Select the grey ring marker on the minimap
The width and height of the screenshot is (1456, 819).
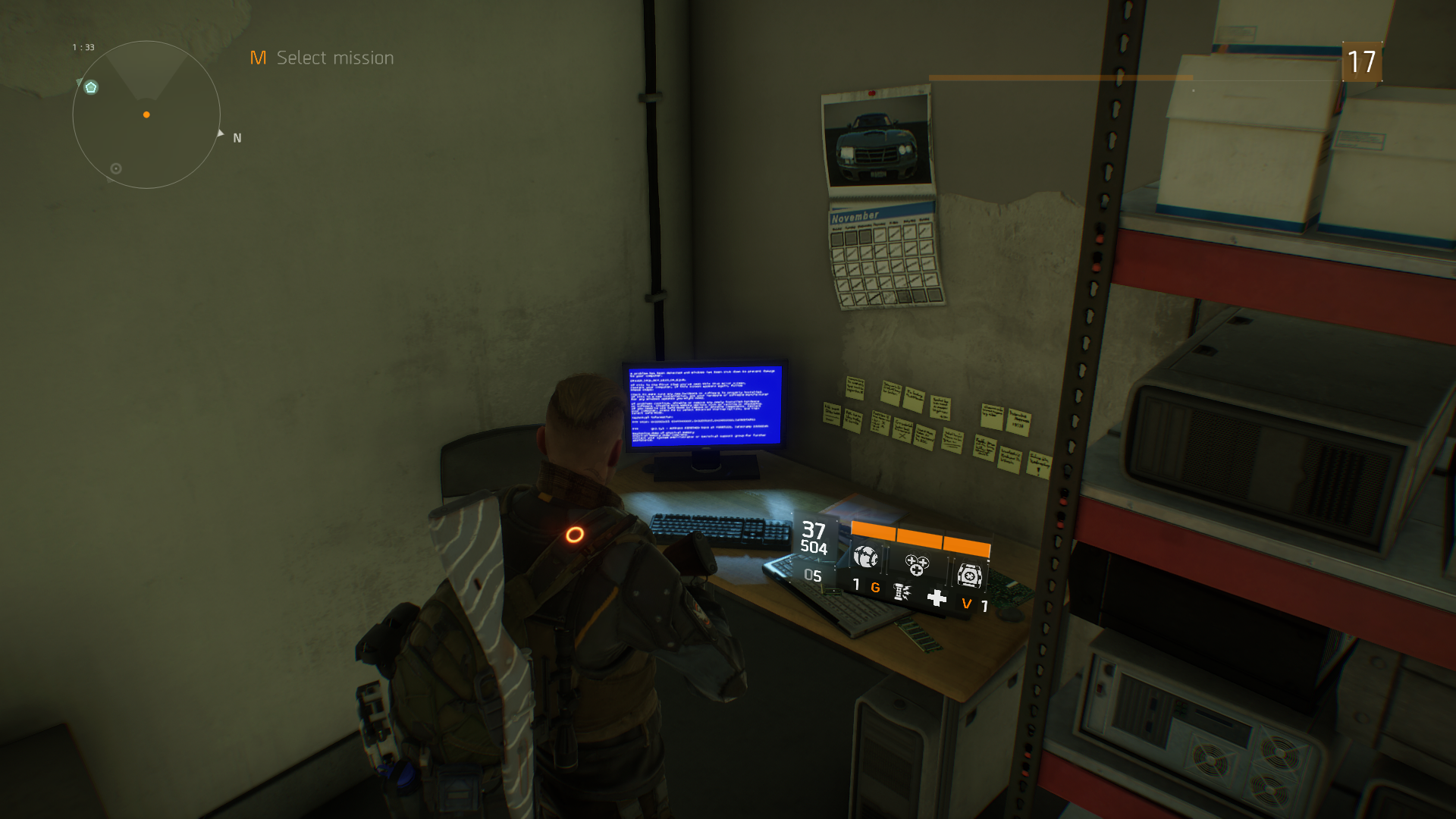(x=116, y=168)
